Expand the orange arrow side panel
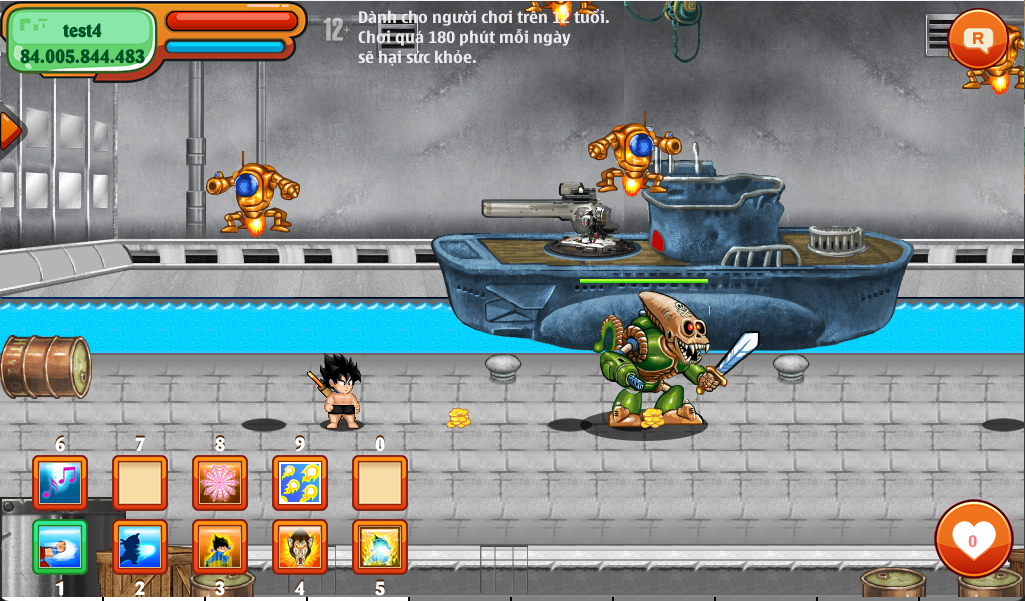1025x601 pixels. [x=10, y=130]
